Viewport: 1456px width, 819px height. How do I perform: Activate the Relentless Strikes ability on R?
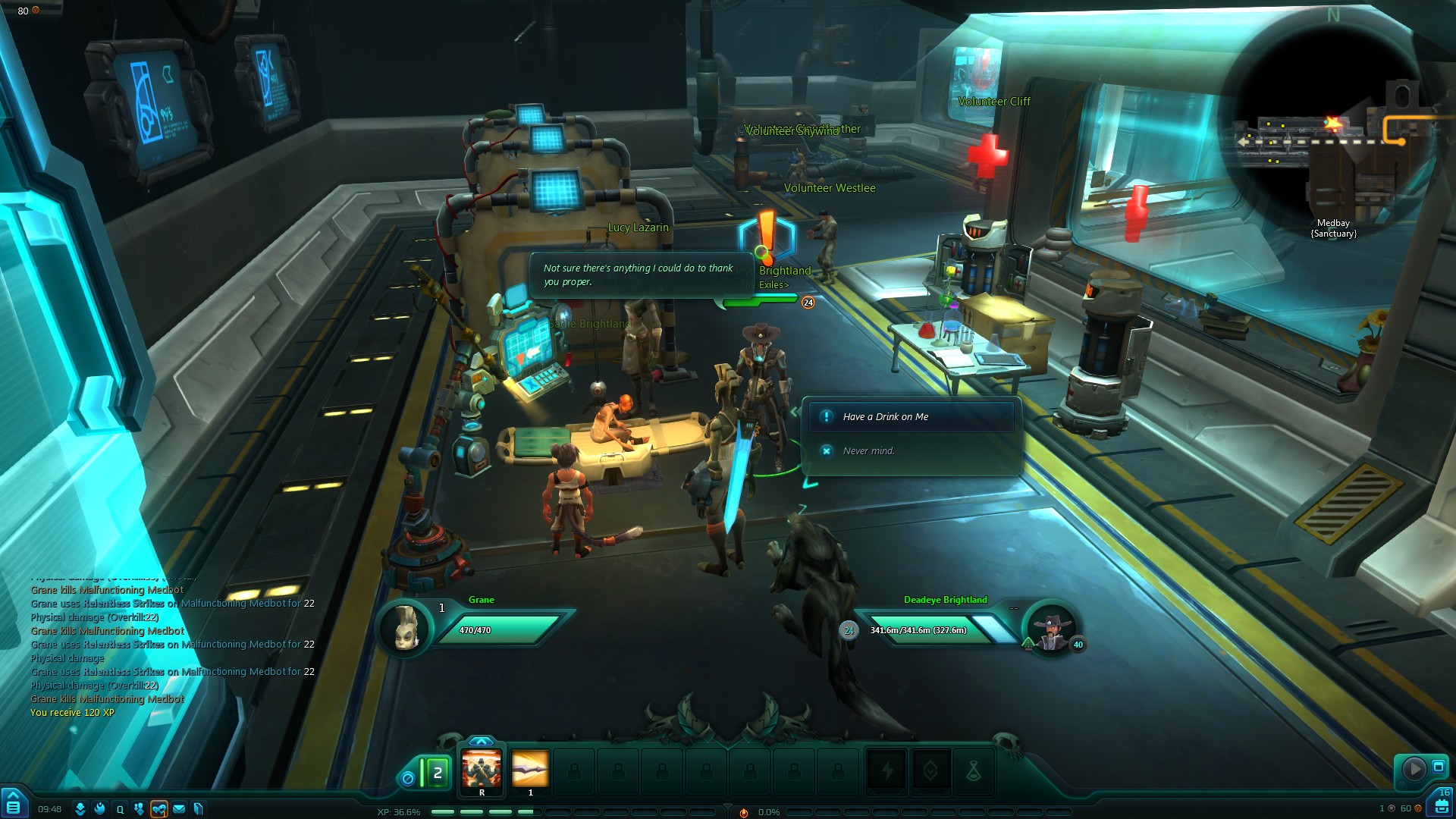click(x=482, y=771)
